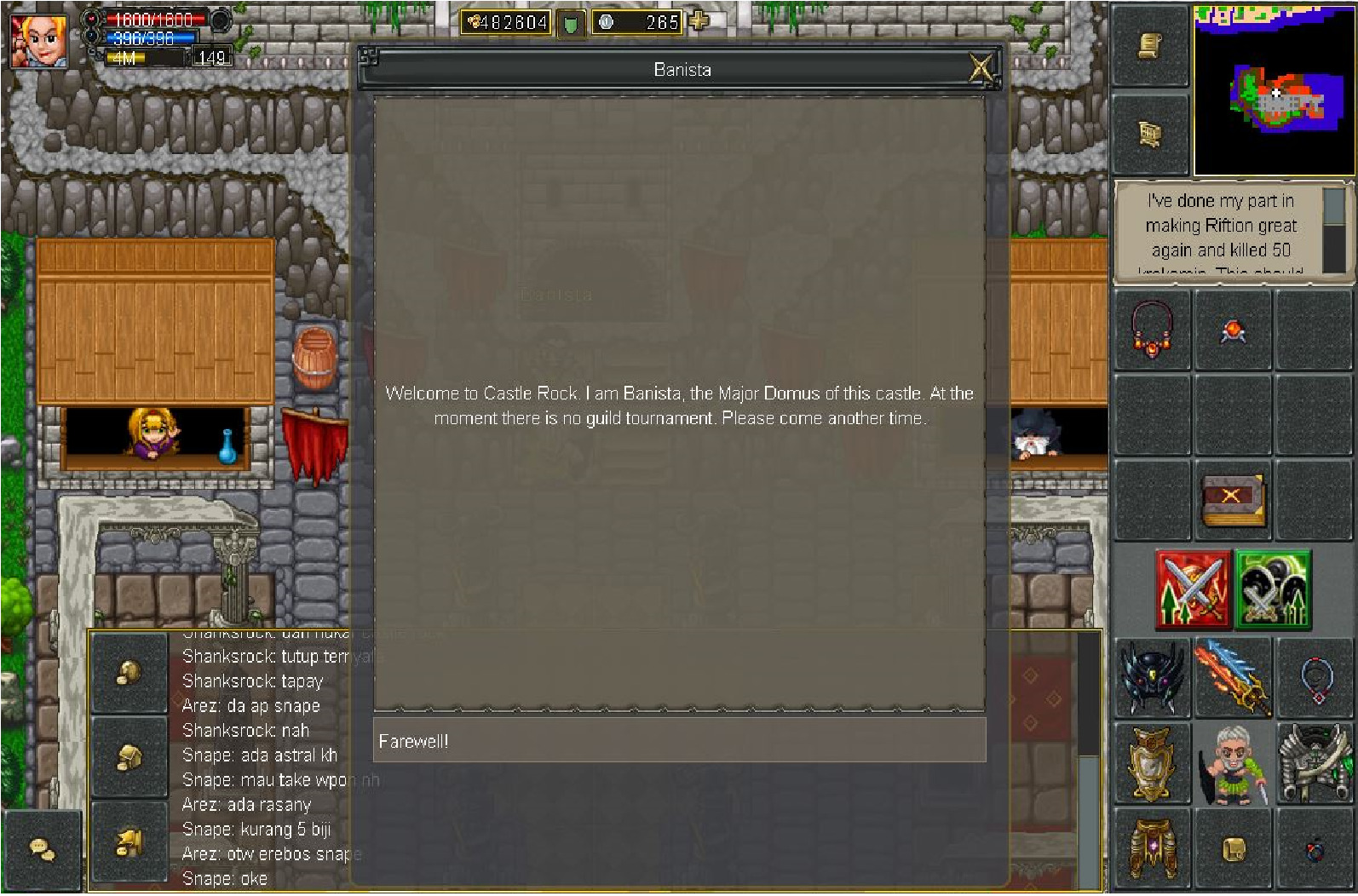Viewport: 1358px width, 896px height.
Task: Select the dark horned helmet slot
Action: click(1152, 677)
